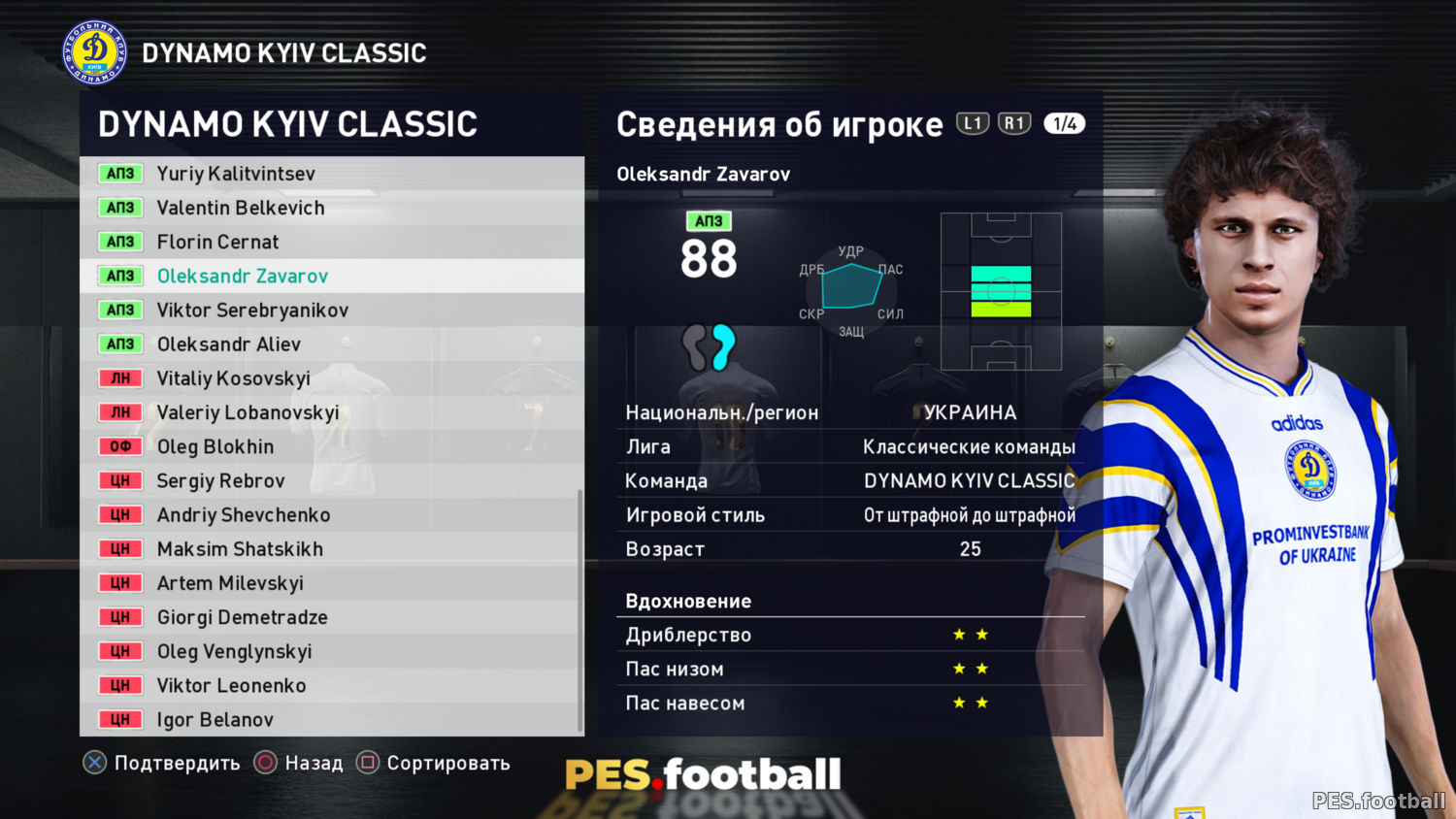
Task: Highlight Oleksandr Zavarov in the list
Action: coord(243,276)
